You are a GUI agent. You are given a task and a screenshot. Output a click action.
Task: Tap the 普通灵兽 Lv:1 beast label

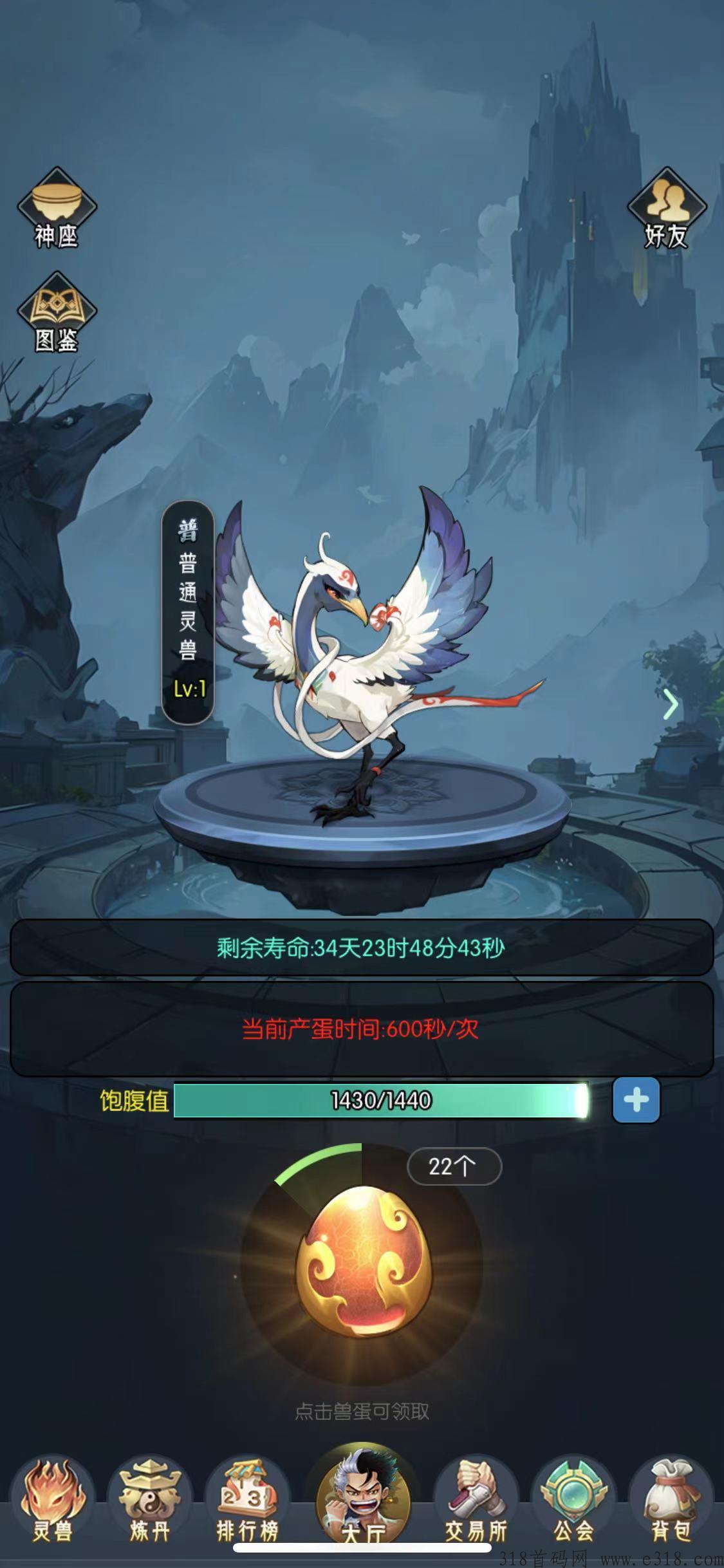tap(187, 611)
